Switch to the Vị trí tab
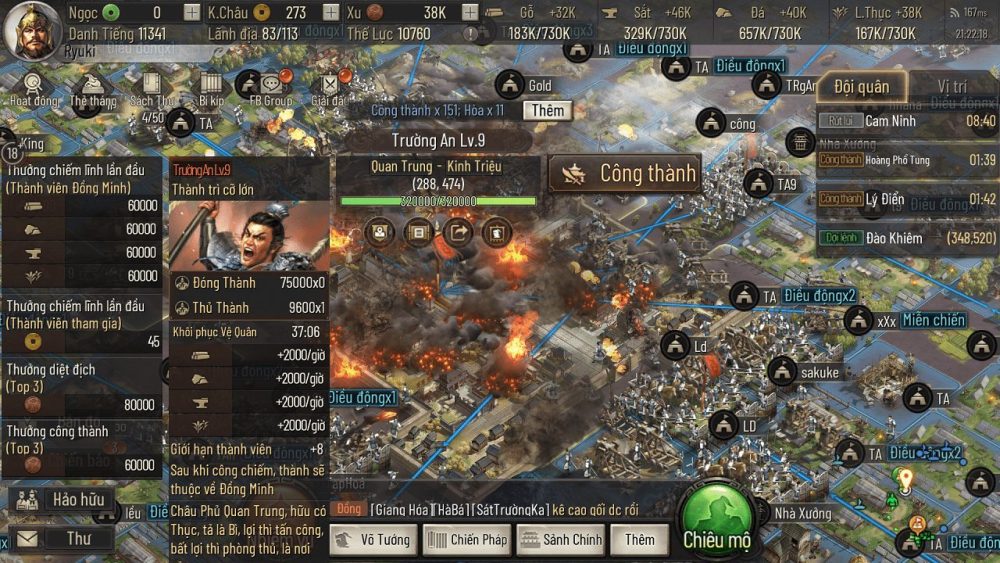The width and height of the screenshot is (1000, 563). click(951, 87)
